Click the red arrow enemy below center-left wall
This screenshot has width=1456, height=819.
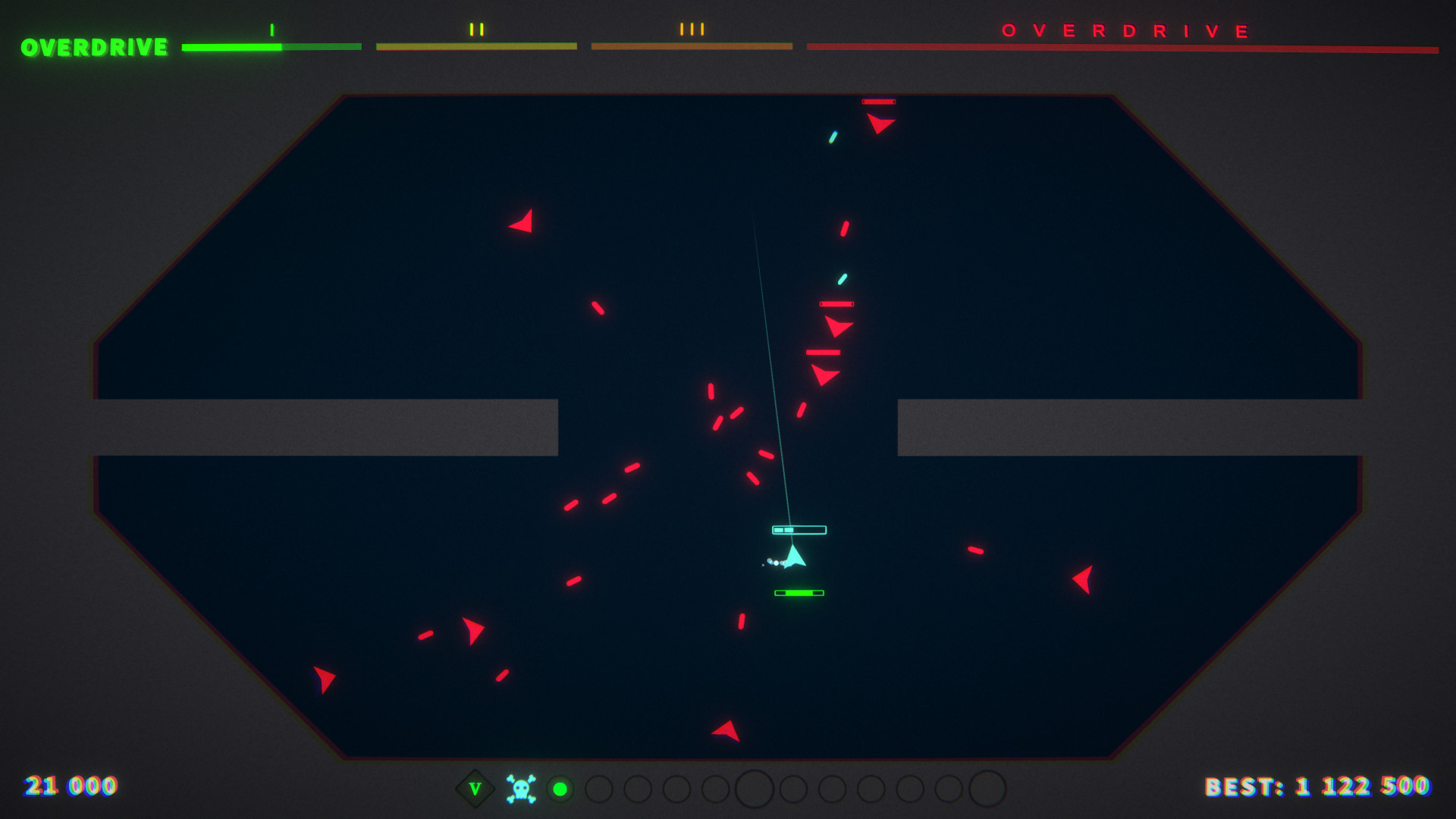[x=474, y=629]
